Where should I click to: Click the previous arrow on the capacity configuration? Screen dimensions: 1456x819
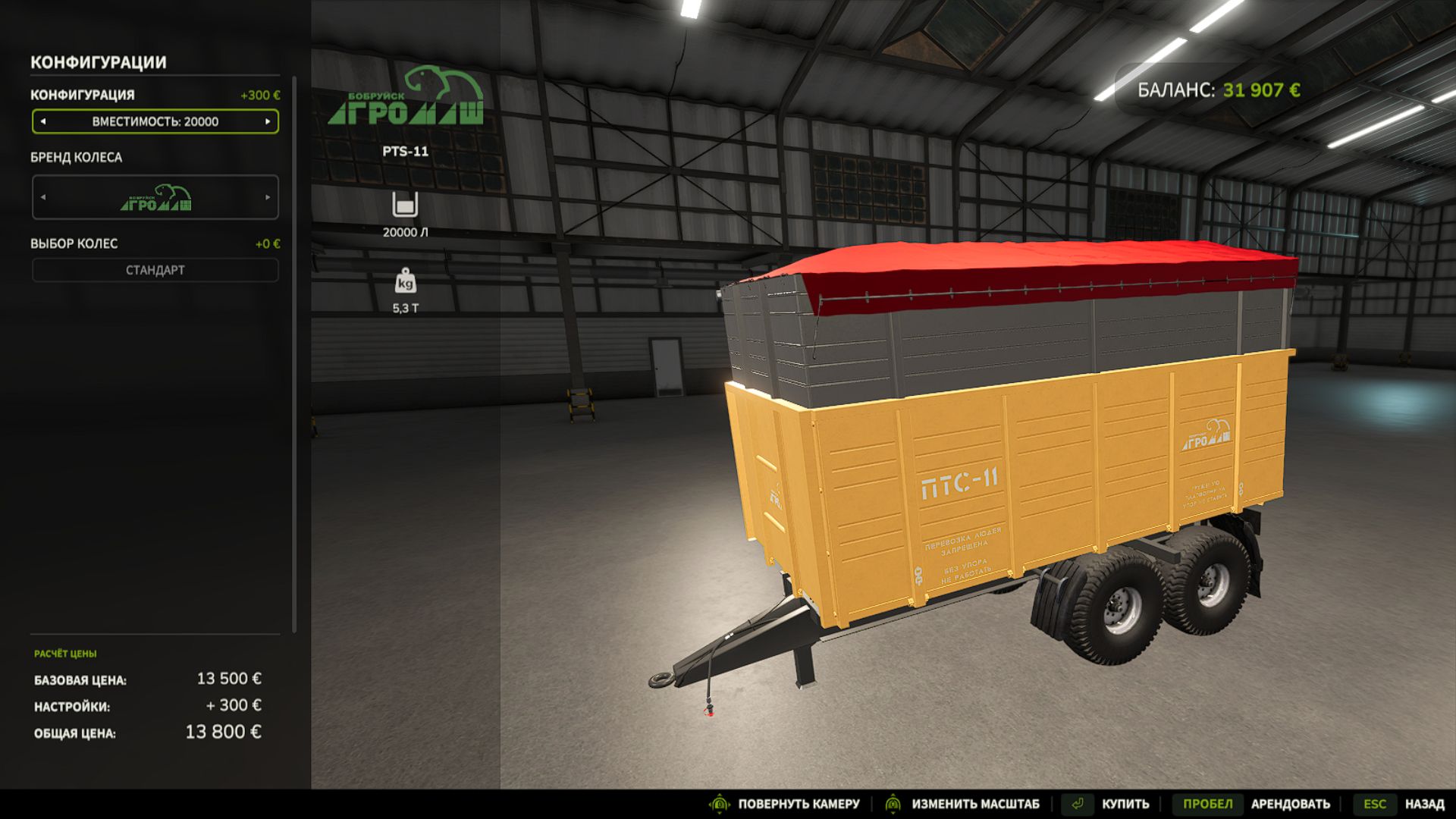[43, 121]
